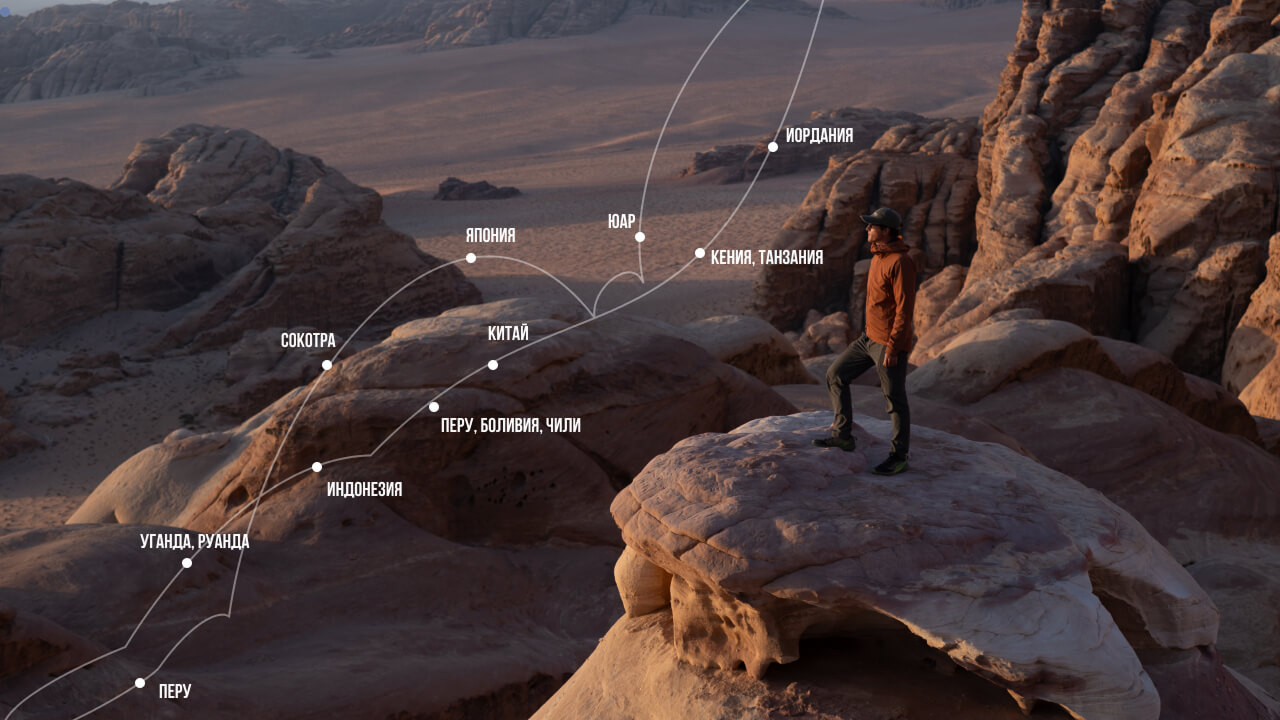Click the standalone Перу marker
Viewport: 1280px width, 720px height.
tap(140, 683)
